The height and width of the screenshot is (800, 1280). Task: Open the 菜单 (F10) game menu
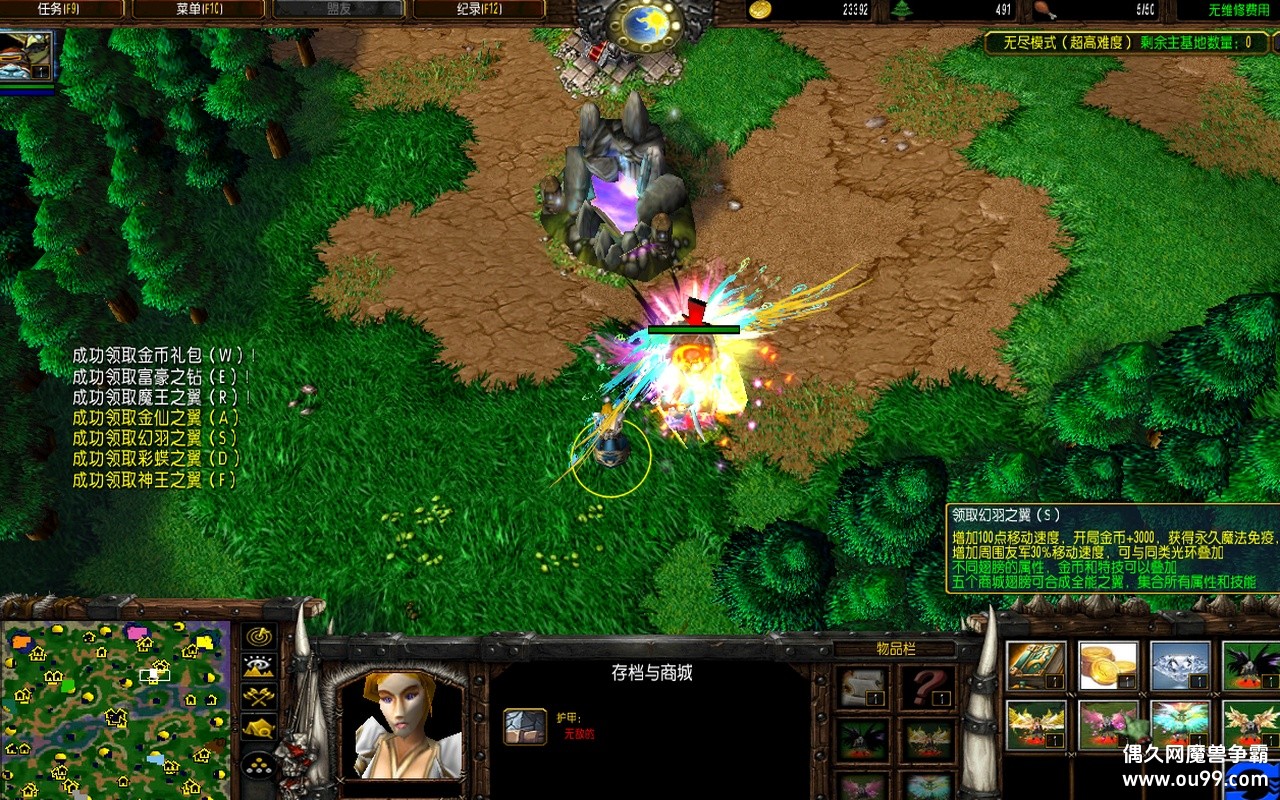(198, 10)
